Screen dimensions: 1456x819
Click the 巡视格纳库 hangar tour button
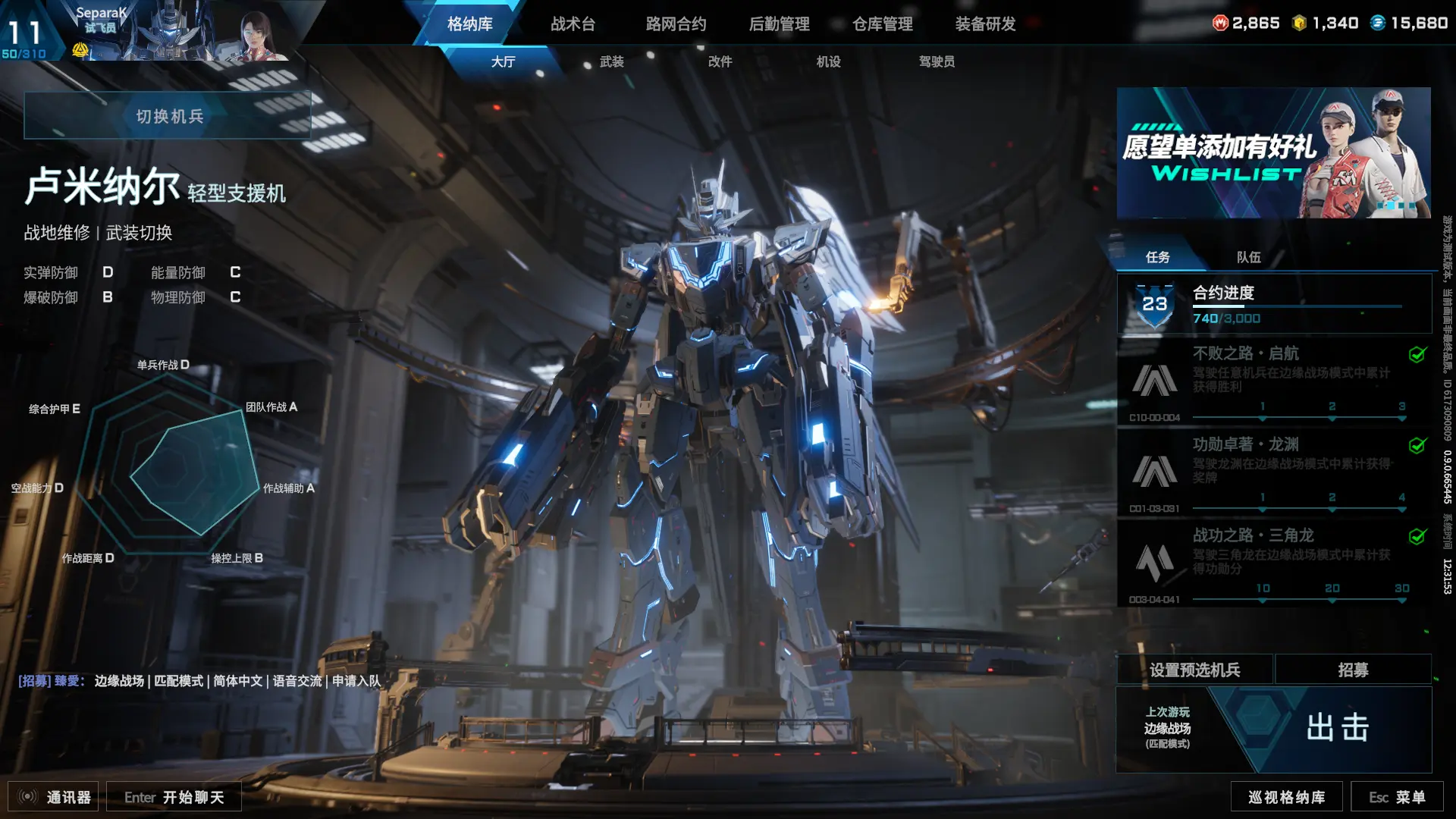pos(1286,797)
